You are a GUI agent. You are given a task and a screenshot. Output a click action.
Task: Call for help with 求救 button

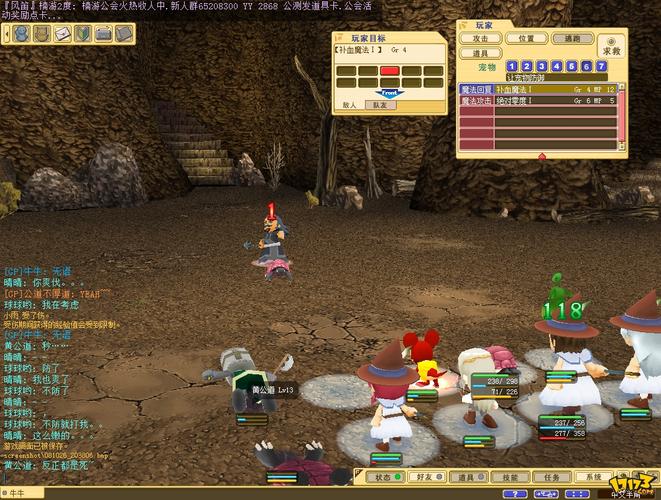(610, 46)
